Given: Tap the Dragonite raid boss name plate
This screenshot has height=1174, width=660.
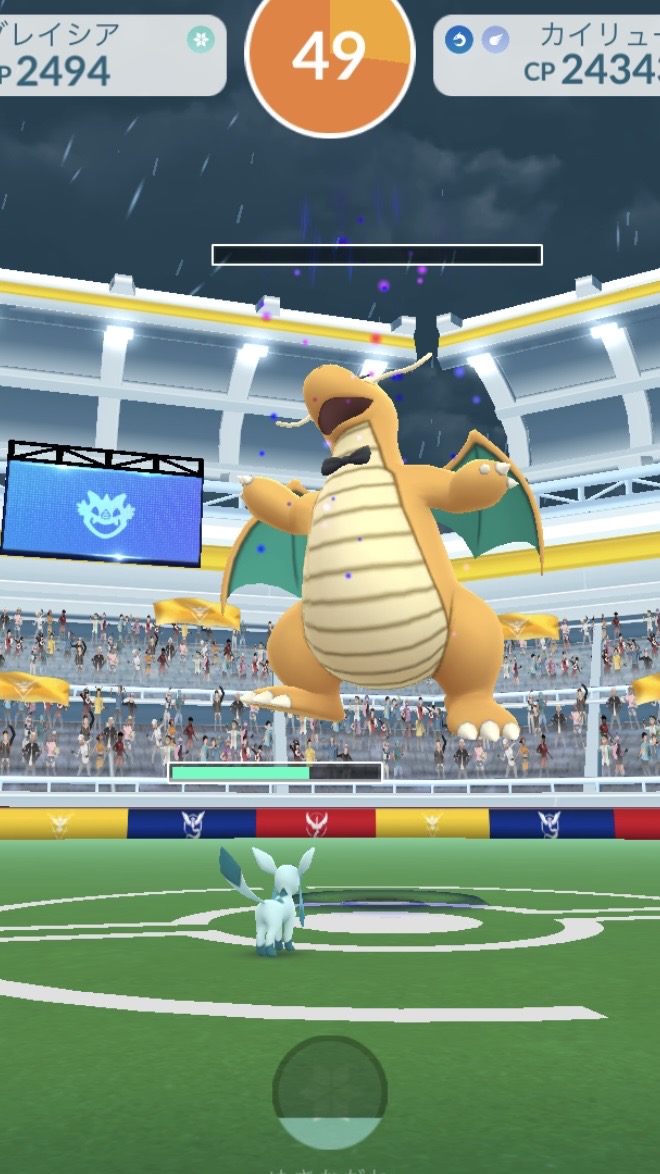Looking at the screenshot, I should click(x=548, y=55).
